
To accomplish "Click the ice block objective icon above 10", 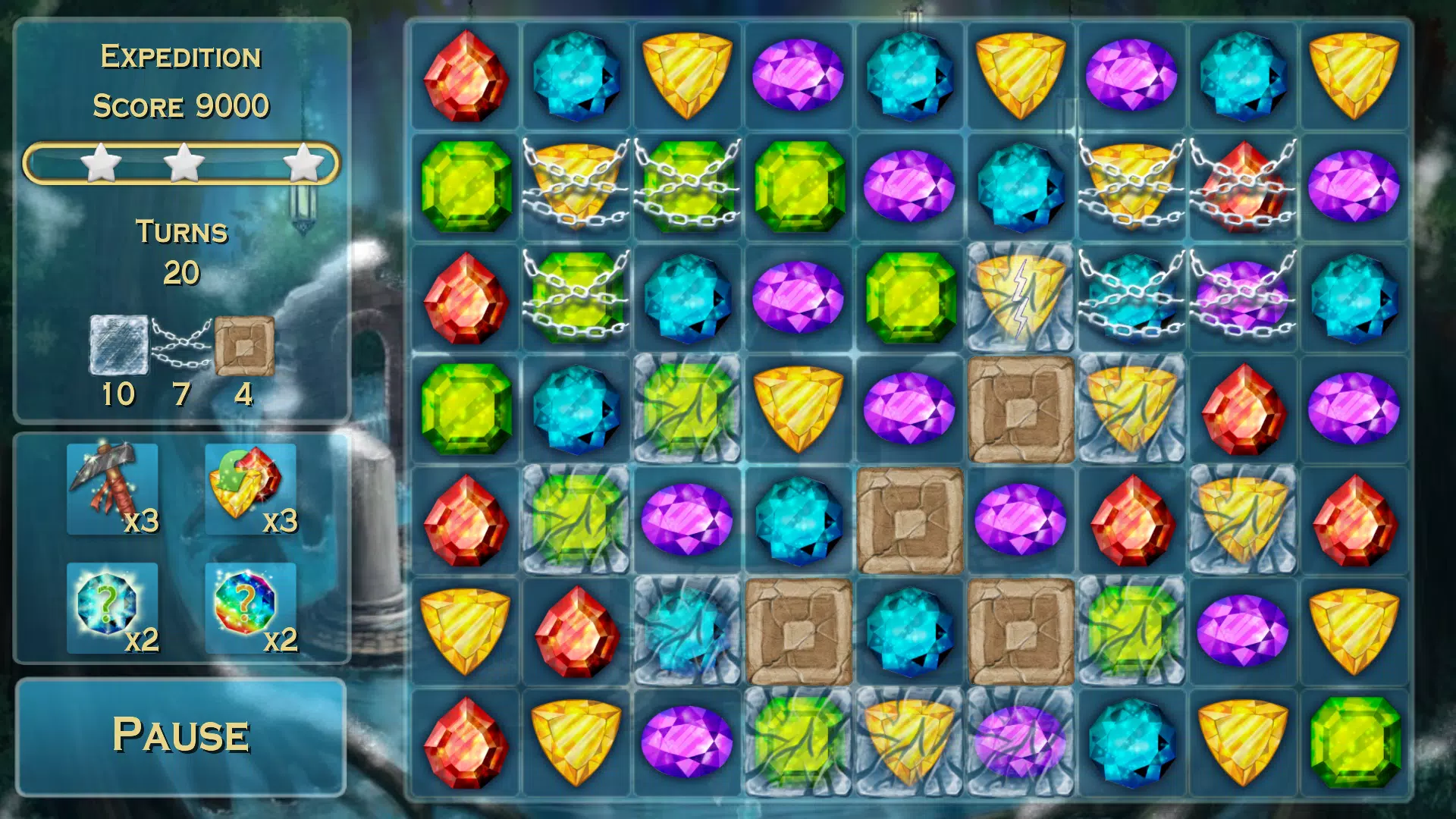I will pos(118,343).
